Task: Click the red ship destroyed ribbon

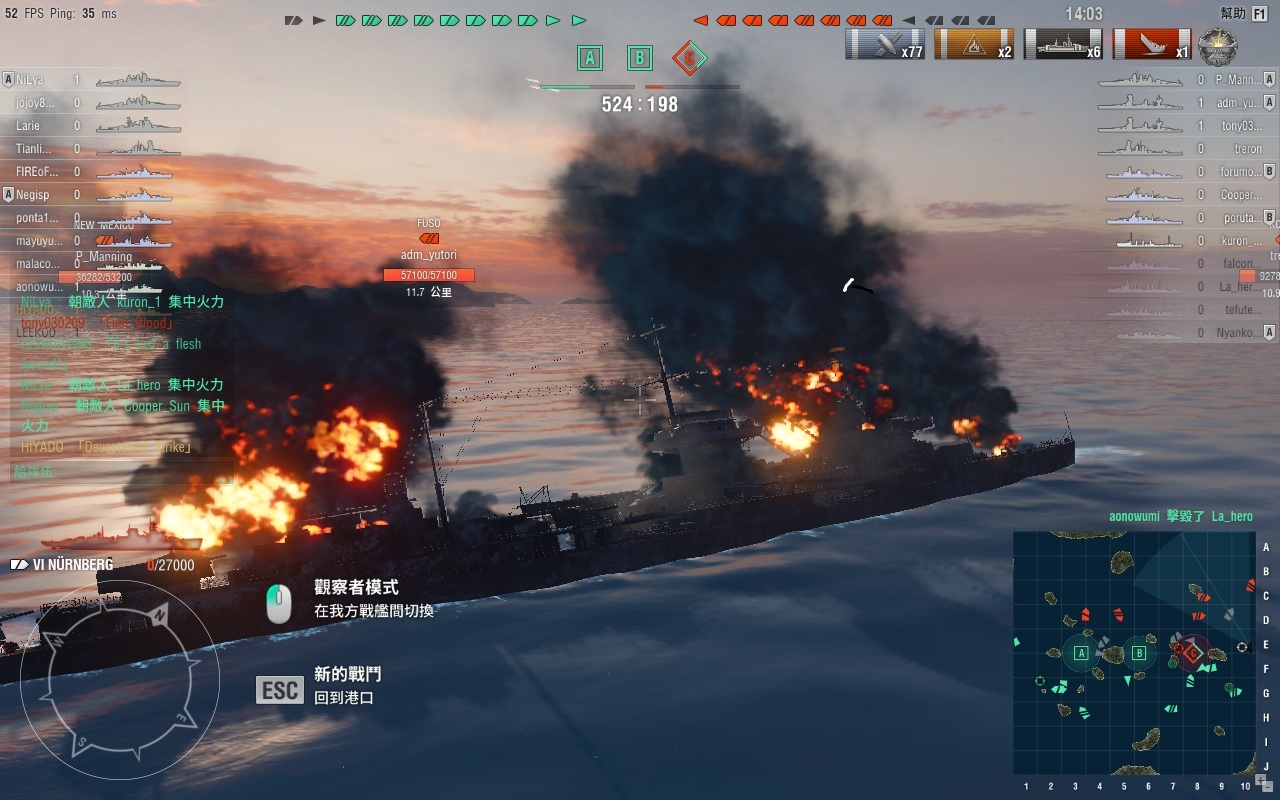Action: click(x=1152, y=44)
